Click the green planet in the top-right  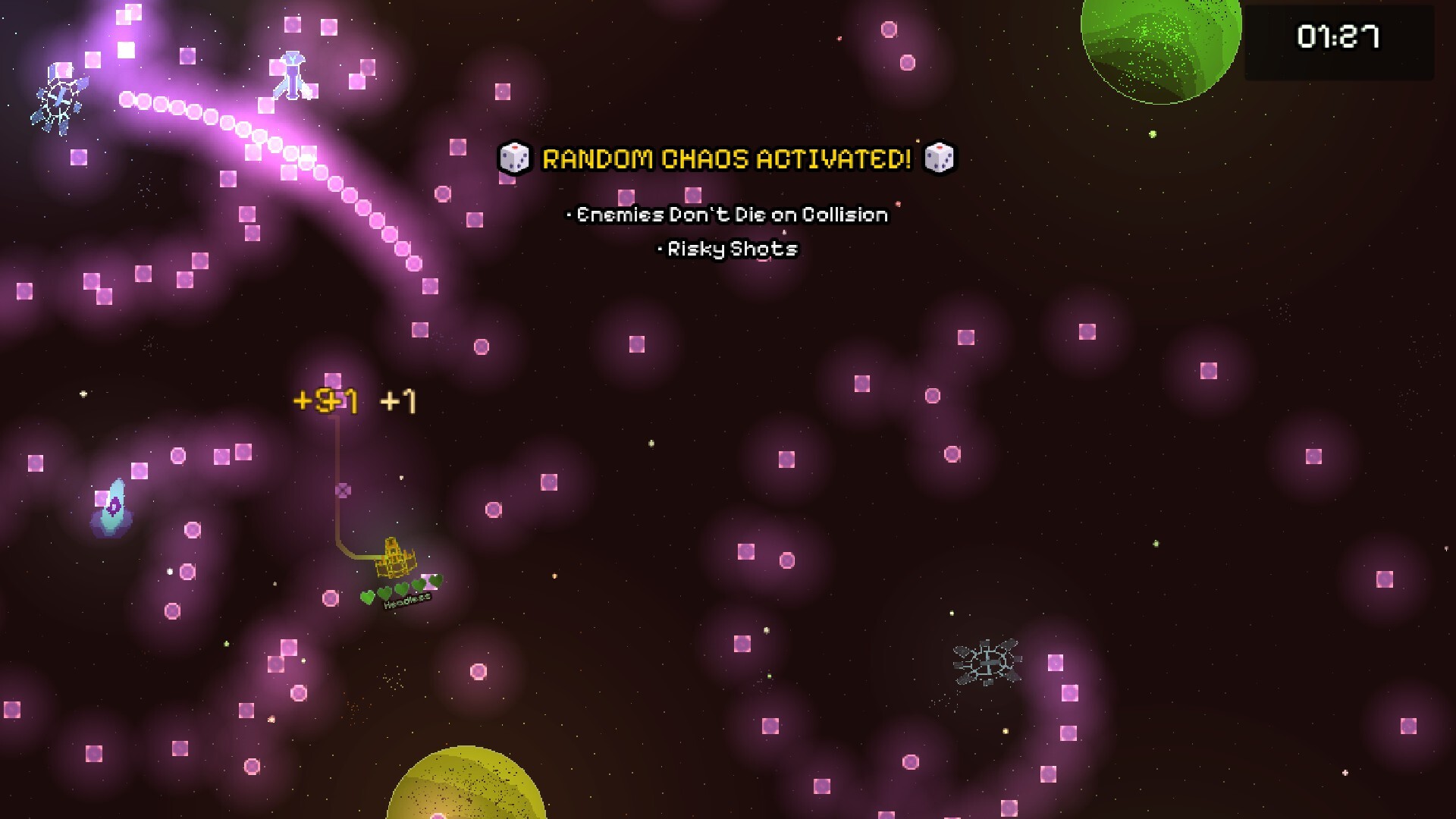coord(1160,45)
